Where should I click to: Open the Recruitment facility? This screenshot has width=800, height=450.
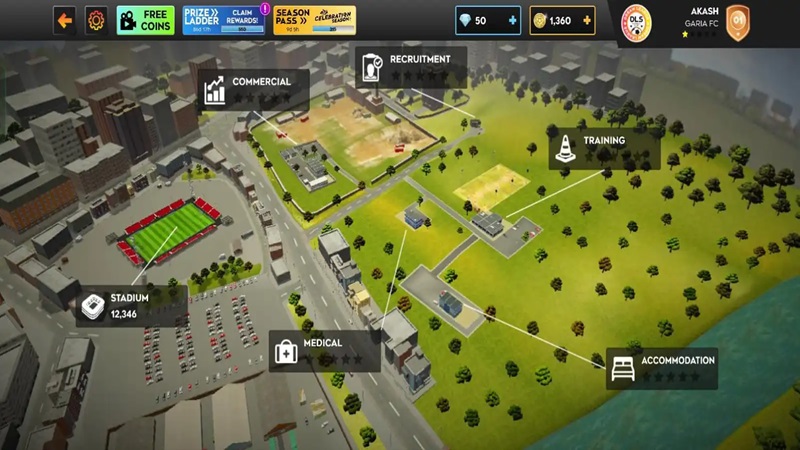point(411,66)
